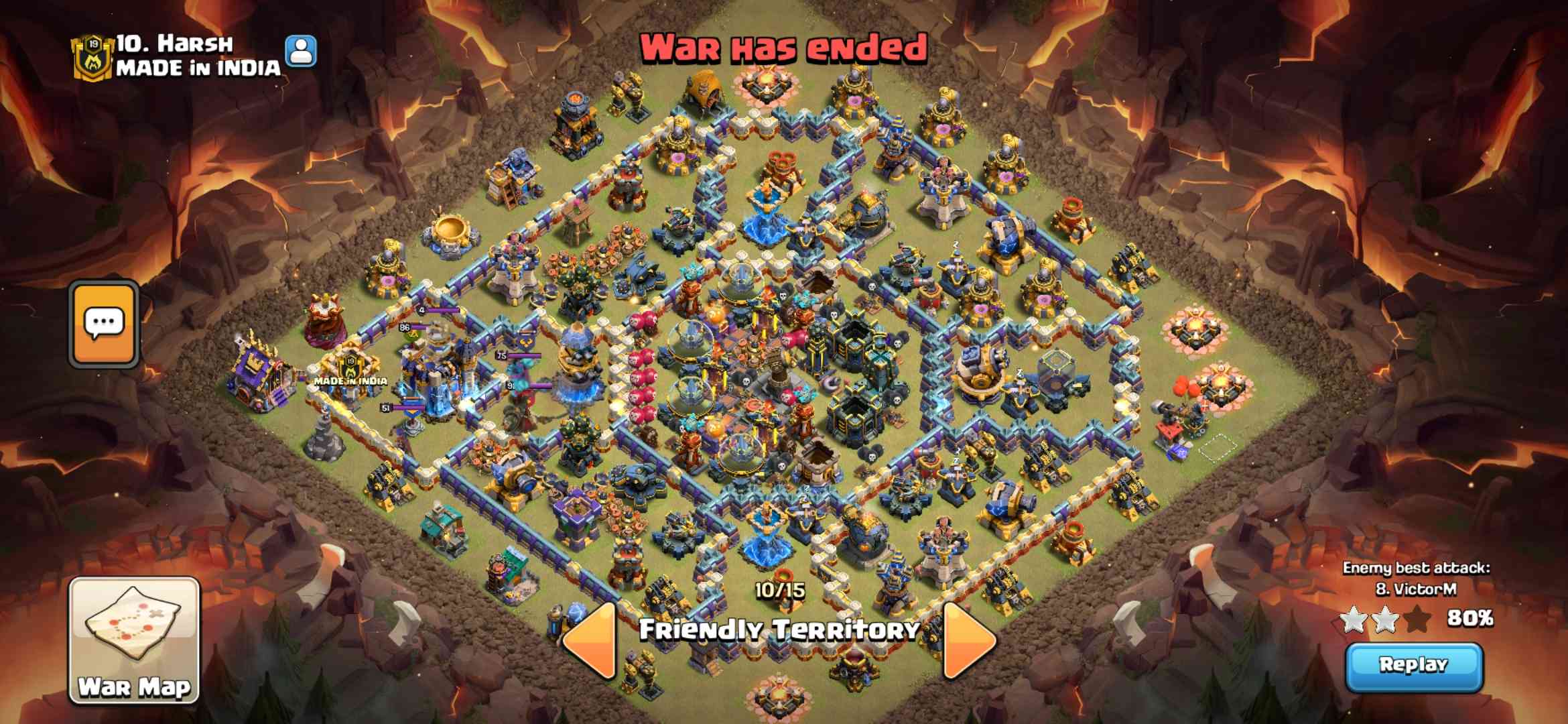The image size is (1568, 724).
Task: Watch the enemy best attack Replay
Action: [1414, 666]
